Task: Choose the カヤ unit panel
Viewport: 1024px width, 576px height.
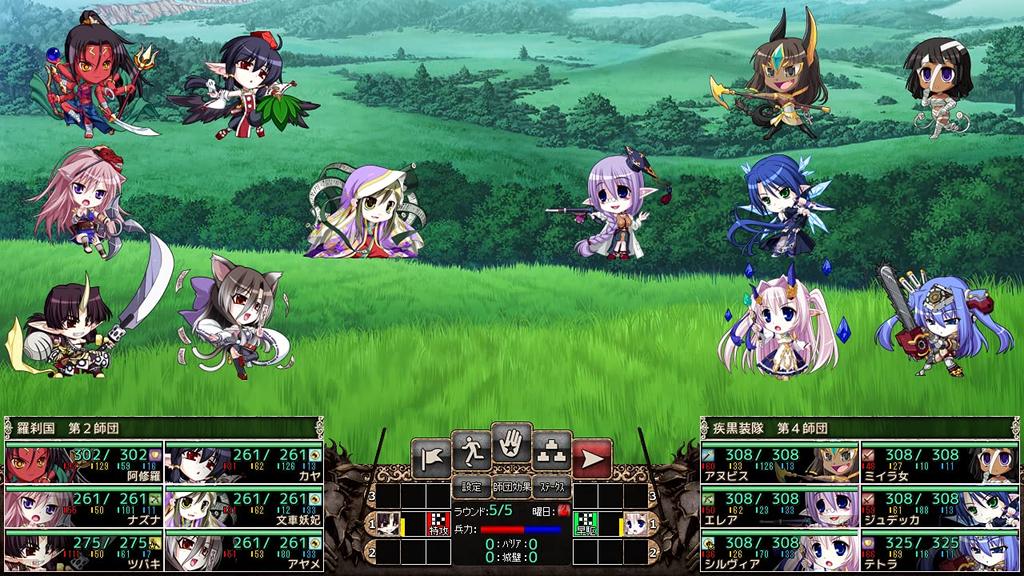Action: (244, 464)
